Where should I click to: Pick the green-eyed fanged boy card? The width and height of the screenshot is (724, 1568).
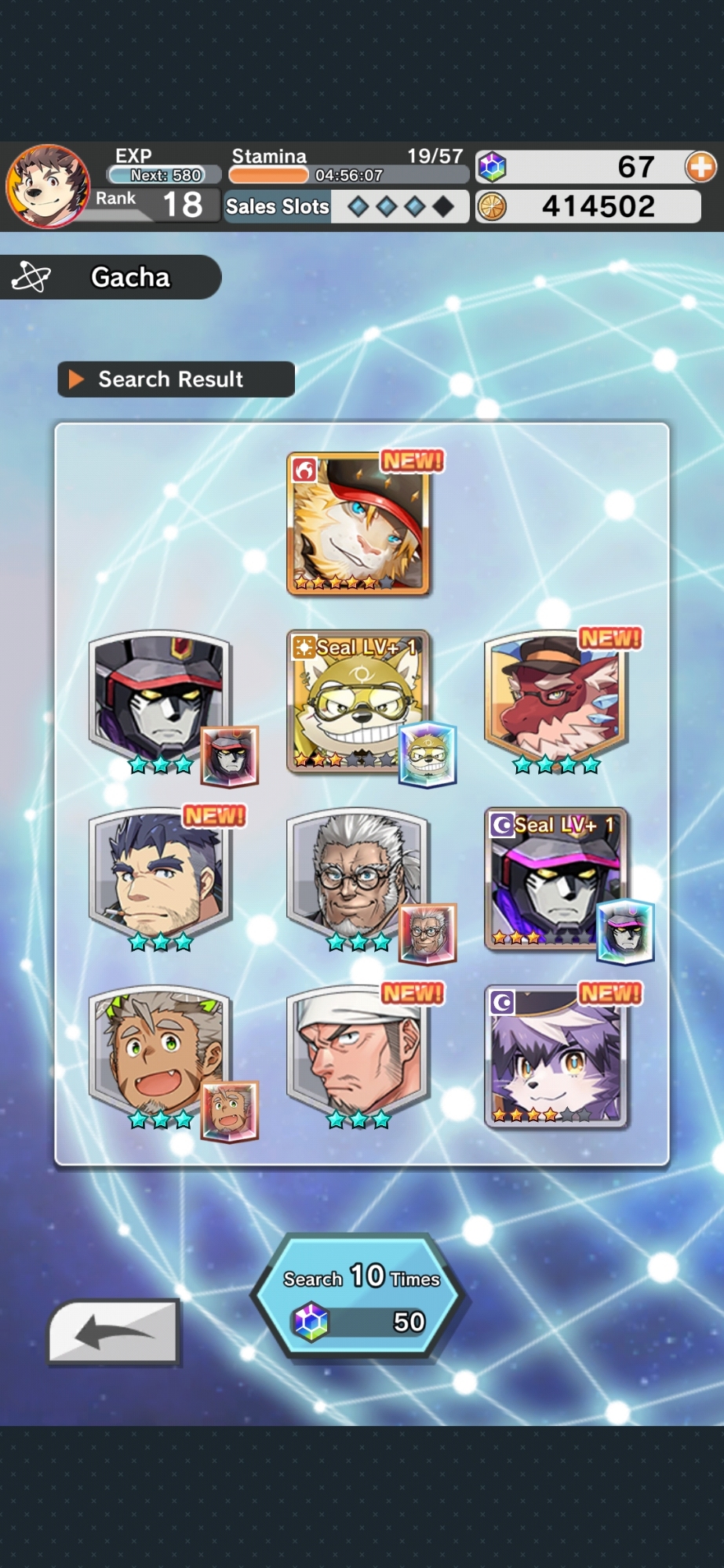pos(160,1055)
